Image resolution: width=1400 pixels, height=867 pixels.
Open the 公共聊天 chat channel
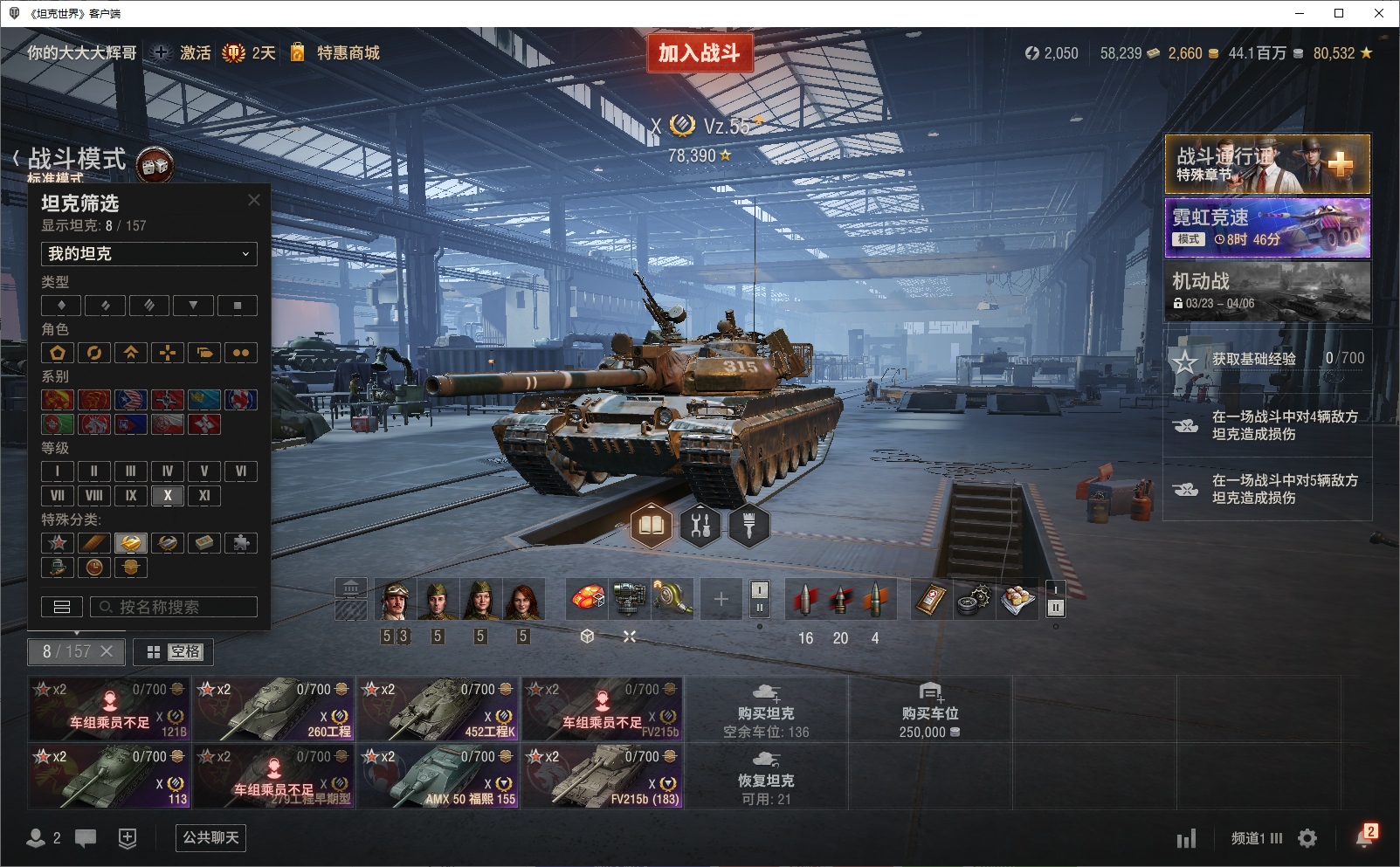(210, 838)
